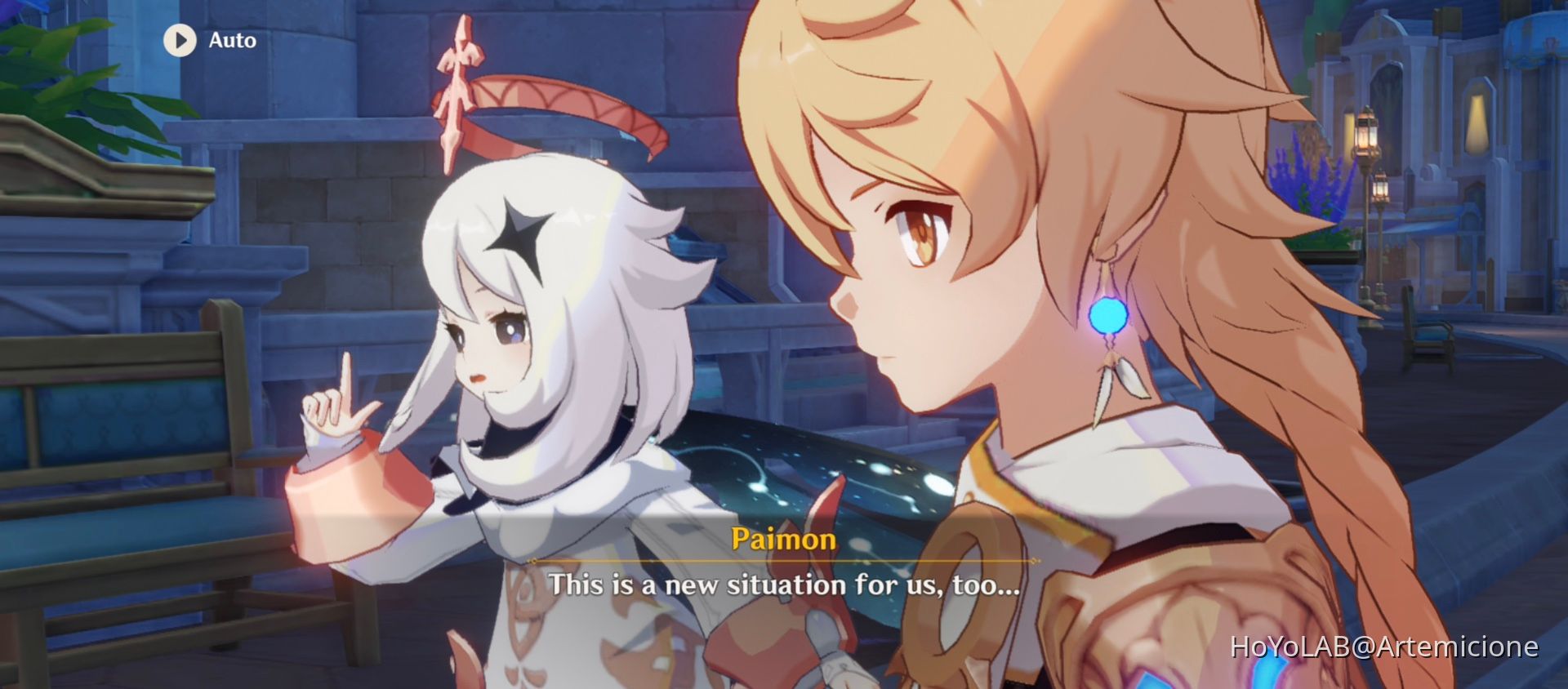Enable auto-advance by clicking the play control
Image resolution: width=1568 pixels, height=689 pixels.
coord(180,39)
